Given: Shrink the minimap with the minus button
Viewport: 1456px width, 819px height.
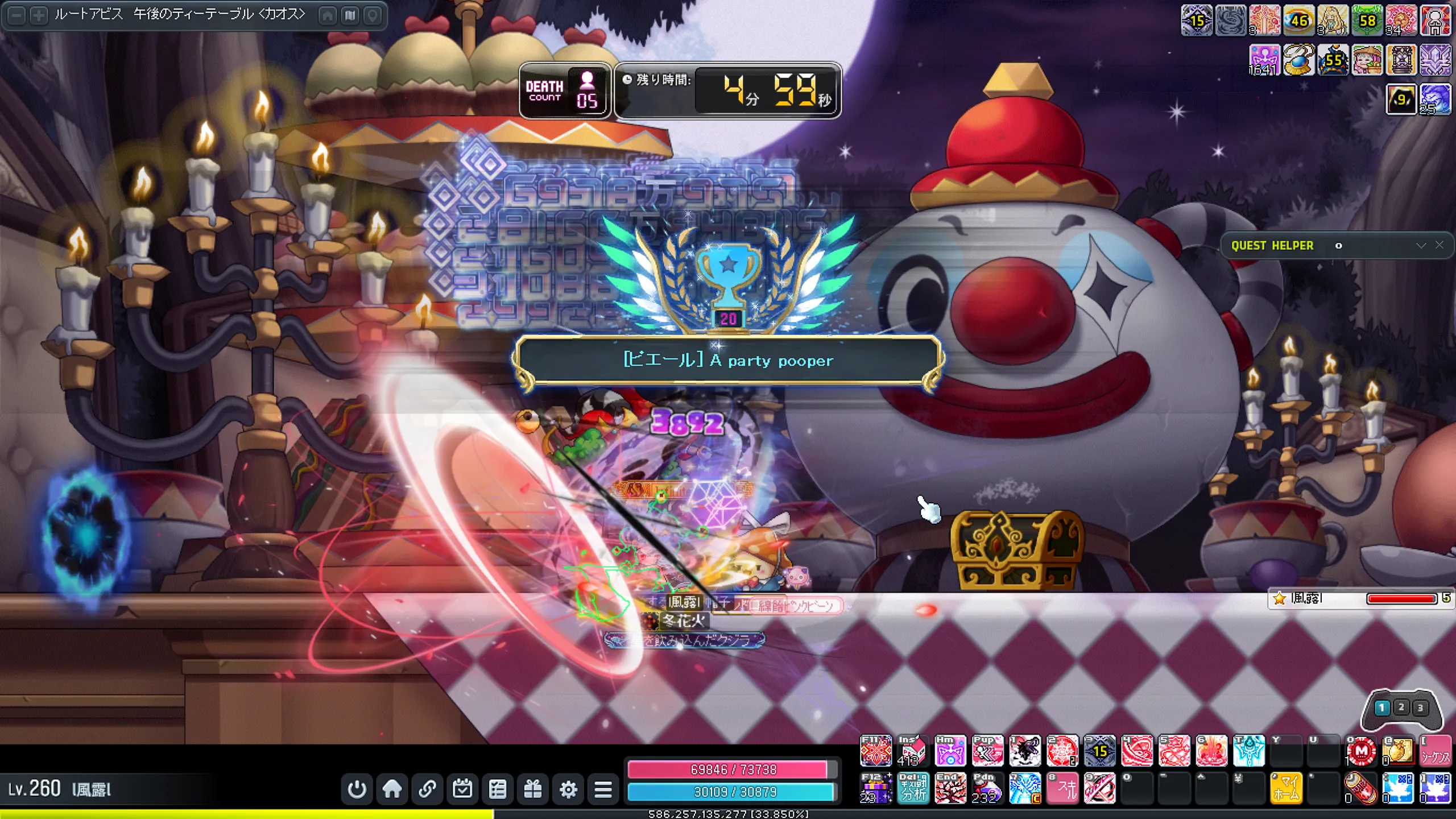Looking at the screenshot, I should point(17,15).
